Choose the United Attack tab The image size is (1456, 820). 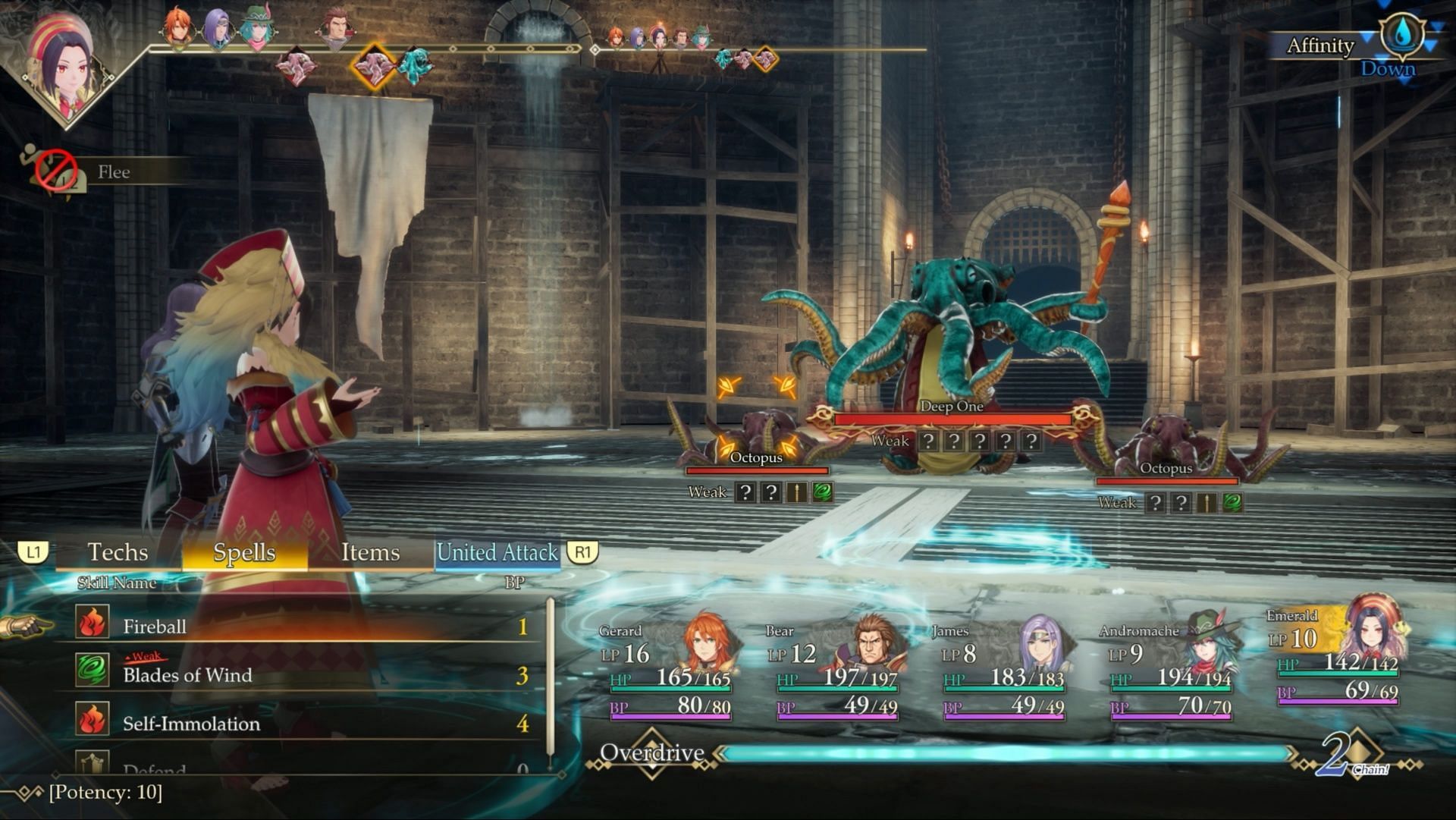497,552
